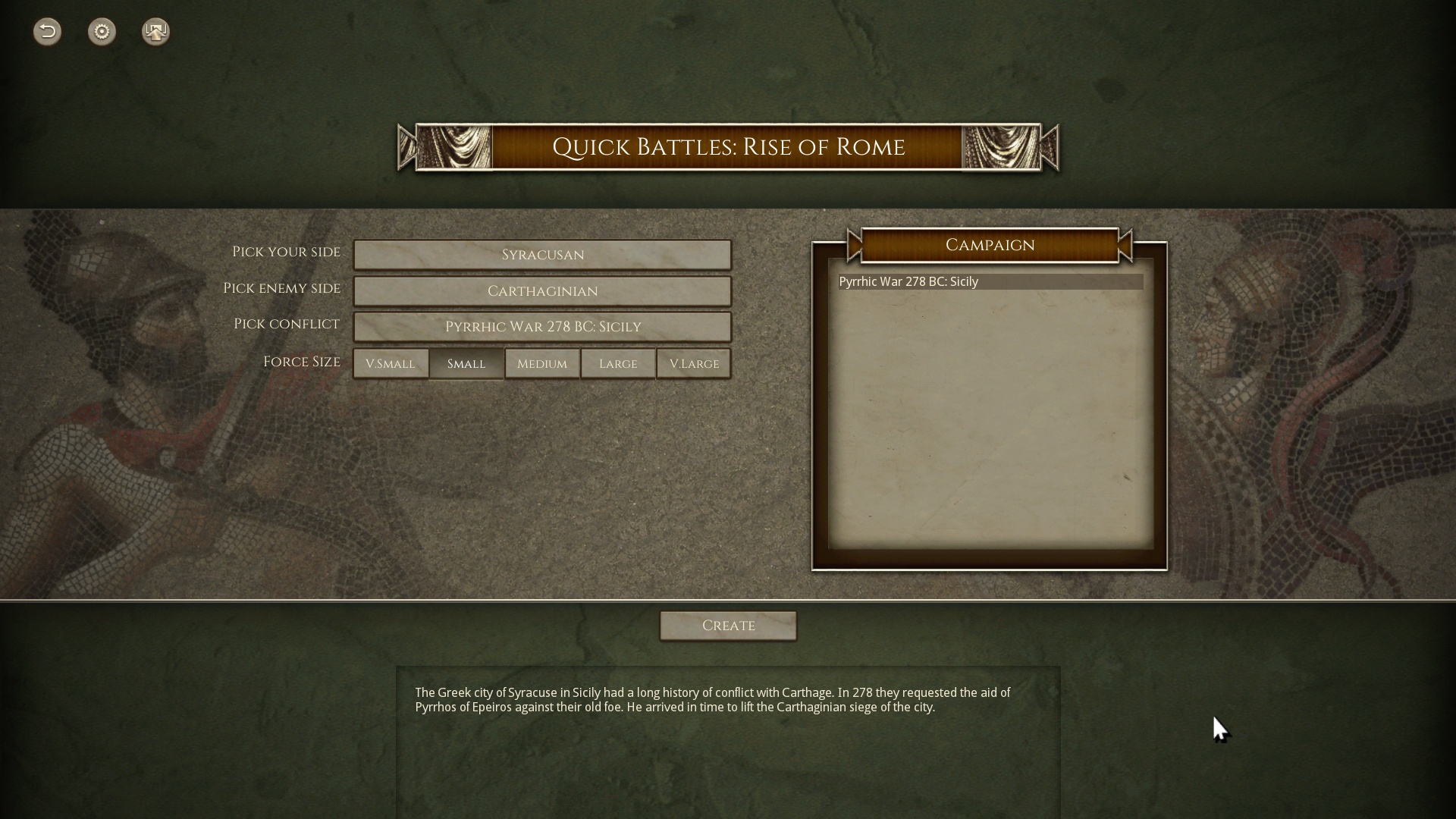Change enemy side from Carthaginian
The width and height of the screenshot is (1456, 819).
[542, 291]
